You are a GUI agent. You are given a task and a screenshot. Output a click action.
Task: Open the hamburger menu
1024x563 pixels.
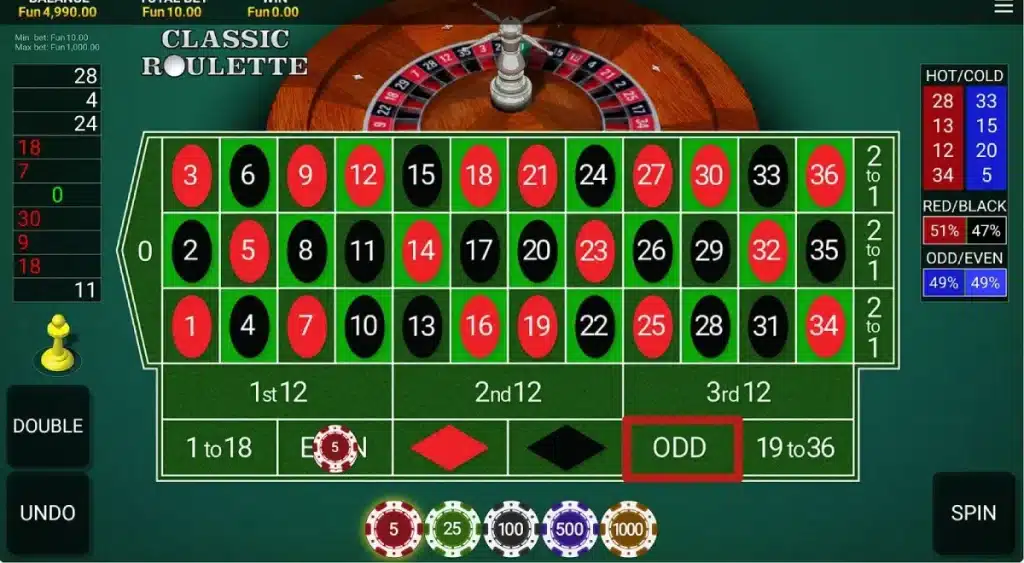1003,8
